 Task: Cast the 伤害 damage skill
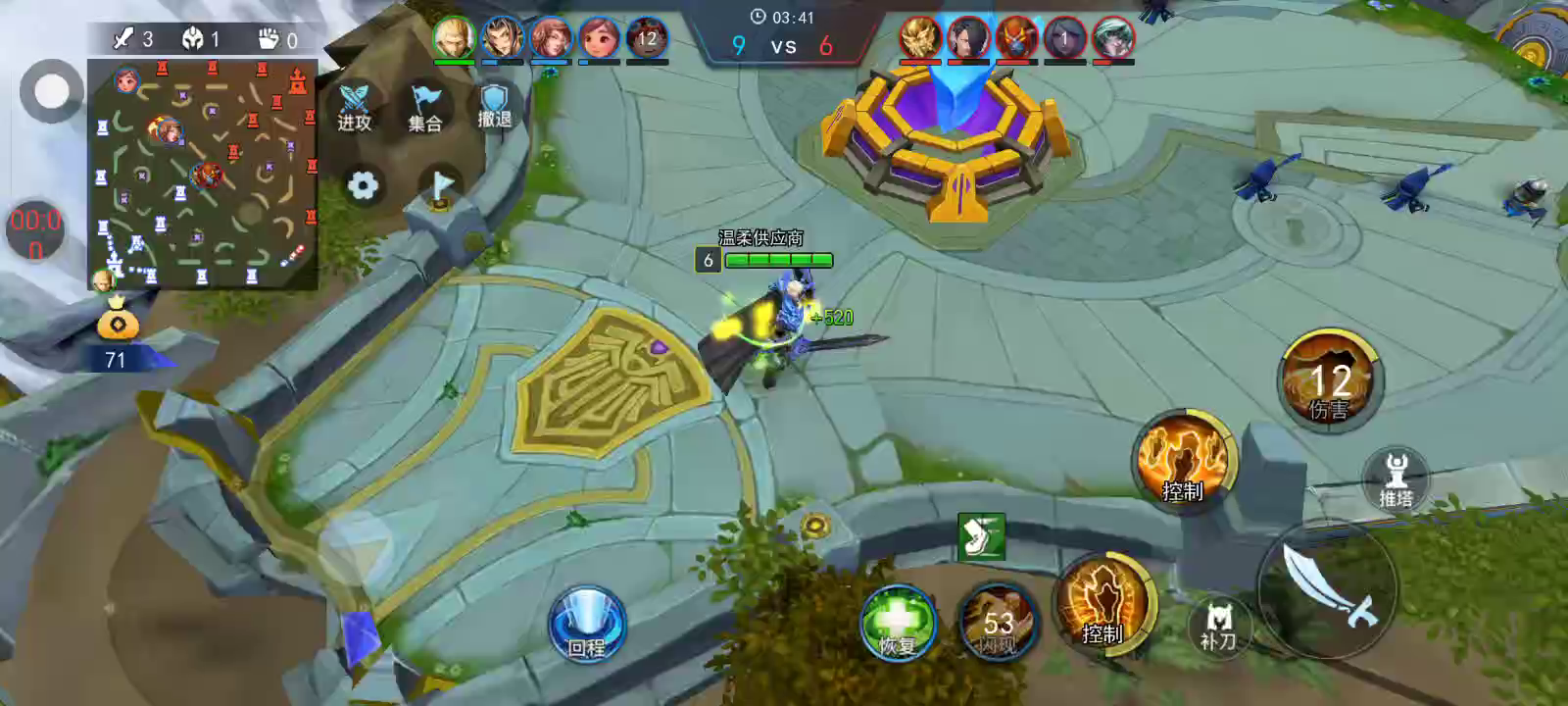(x=1329, y=380)
